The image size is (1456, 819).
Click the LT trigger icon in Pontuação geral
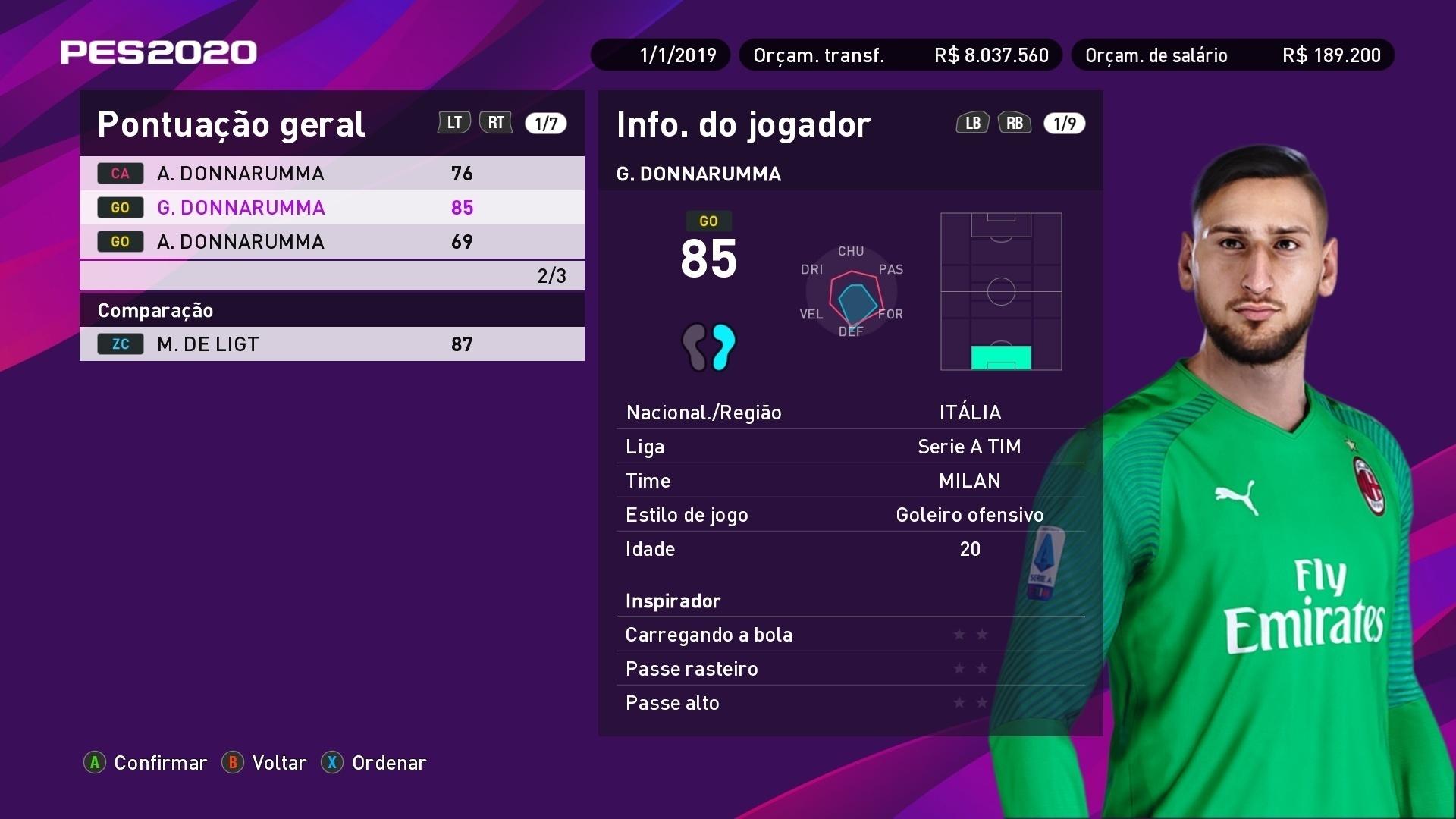(x=453, y=122)
